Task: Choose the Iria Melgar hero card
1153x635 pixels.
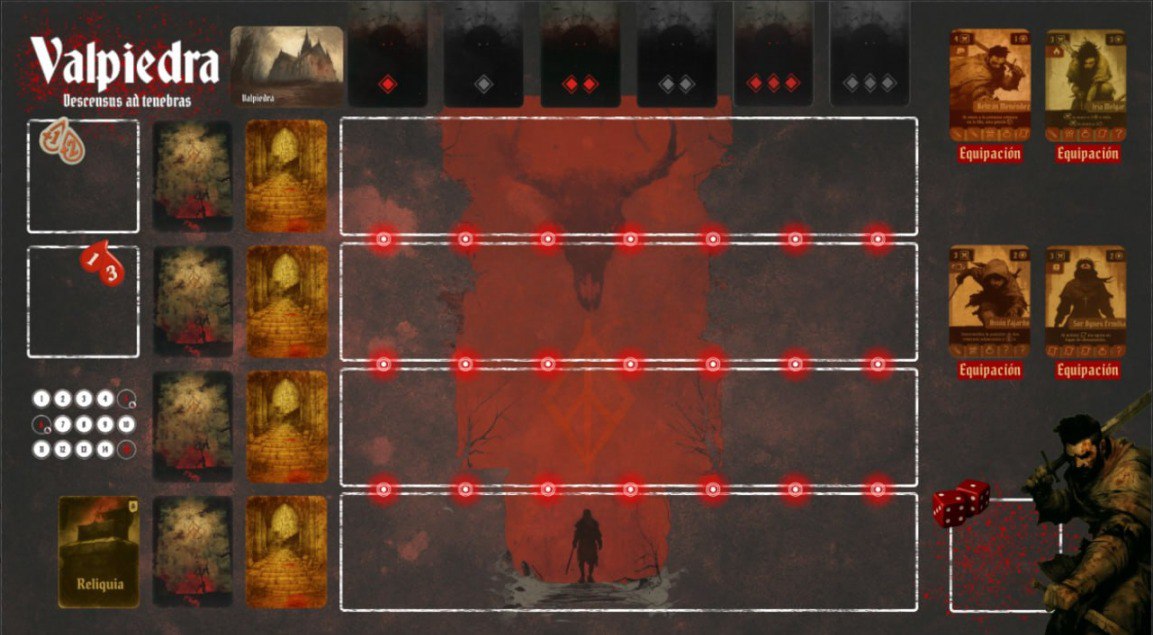Action: [1085, 84]
